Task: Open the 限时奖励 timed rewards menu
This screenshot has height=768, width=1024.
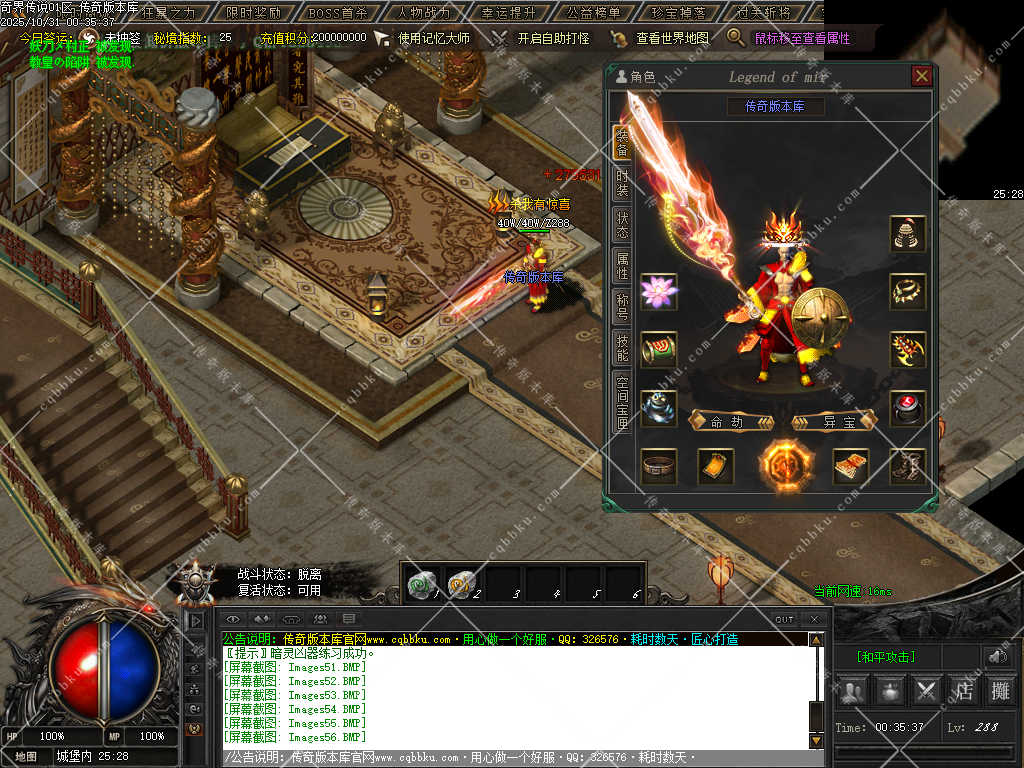Action: coord(253,13)
